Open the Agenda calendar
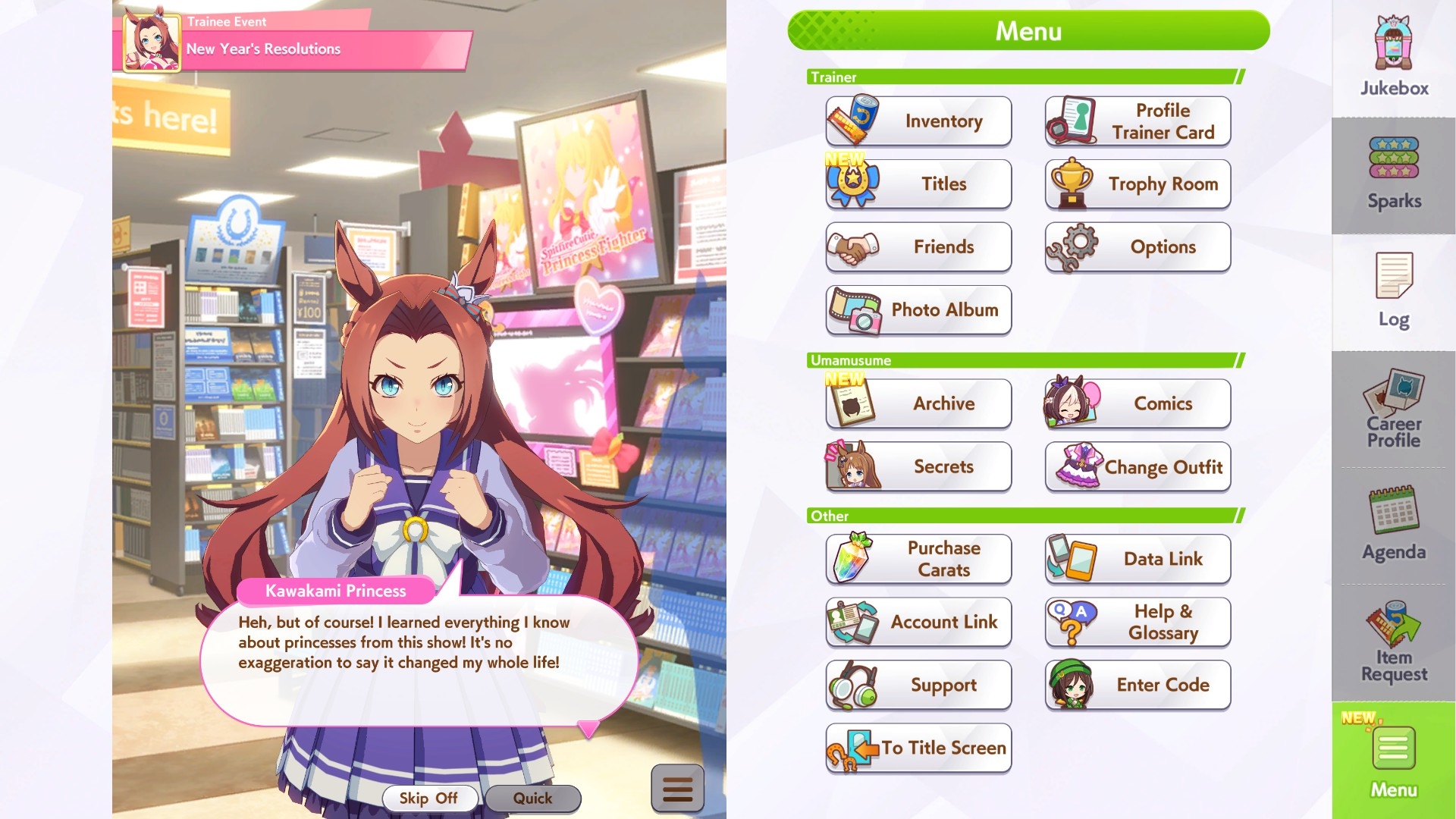 tap(1394, 525)
